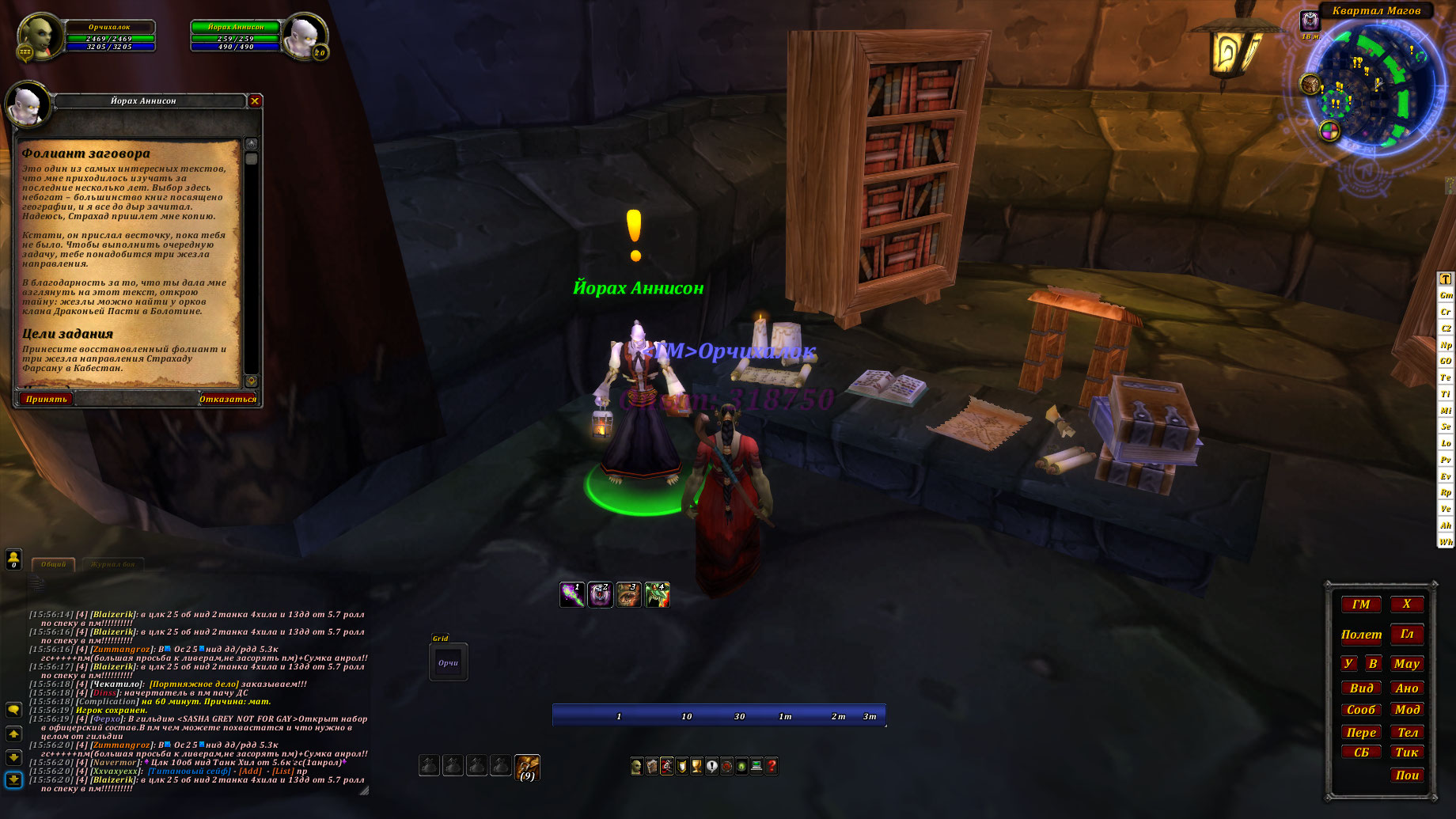Jump chat to bottom with the highlighted arrow
The height and width of the screenshot is (819, 1456).
coord(13,779)
